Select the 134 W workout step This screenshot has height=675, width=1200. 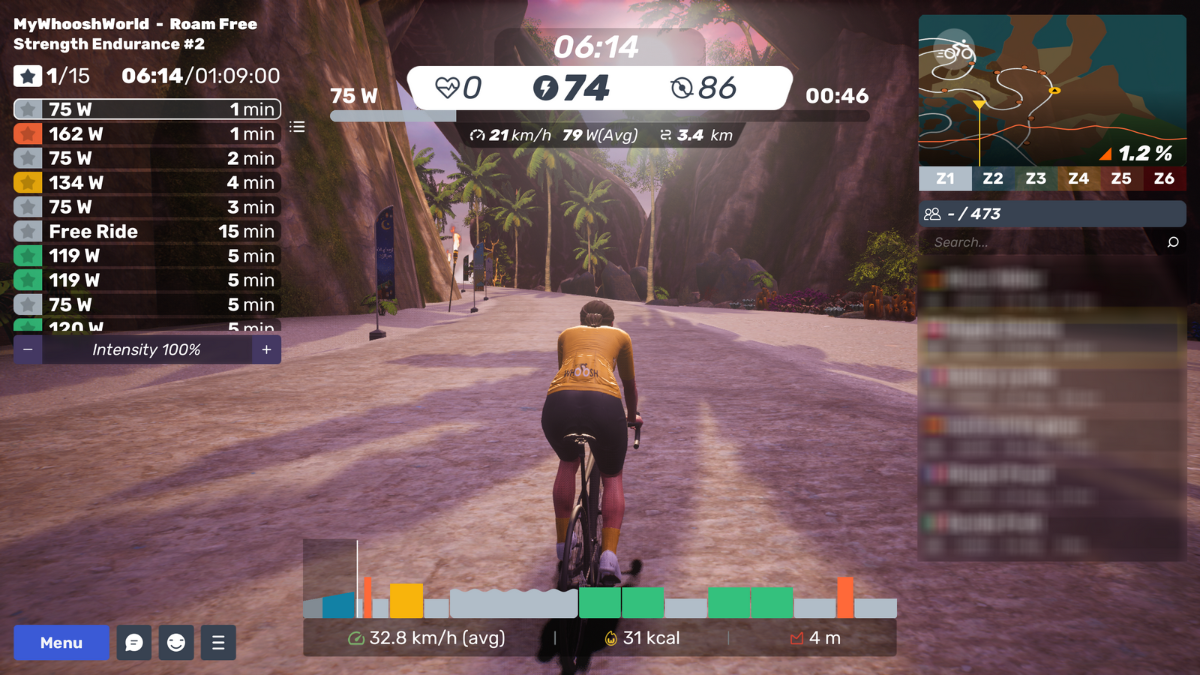click(x=147, y=183)
